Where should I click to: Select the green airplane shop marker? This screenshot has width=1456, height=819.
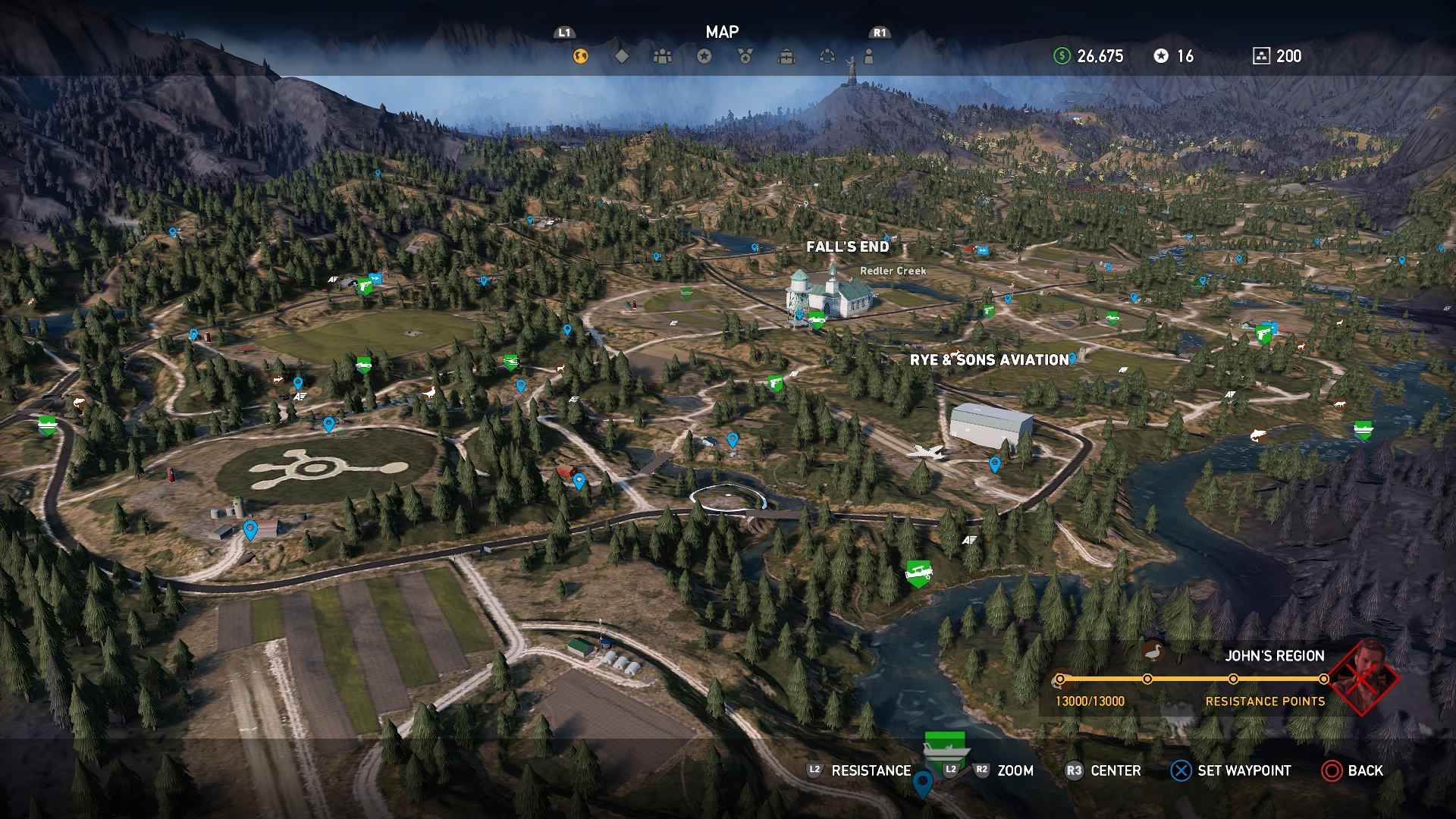coord(918,573)
